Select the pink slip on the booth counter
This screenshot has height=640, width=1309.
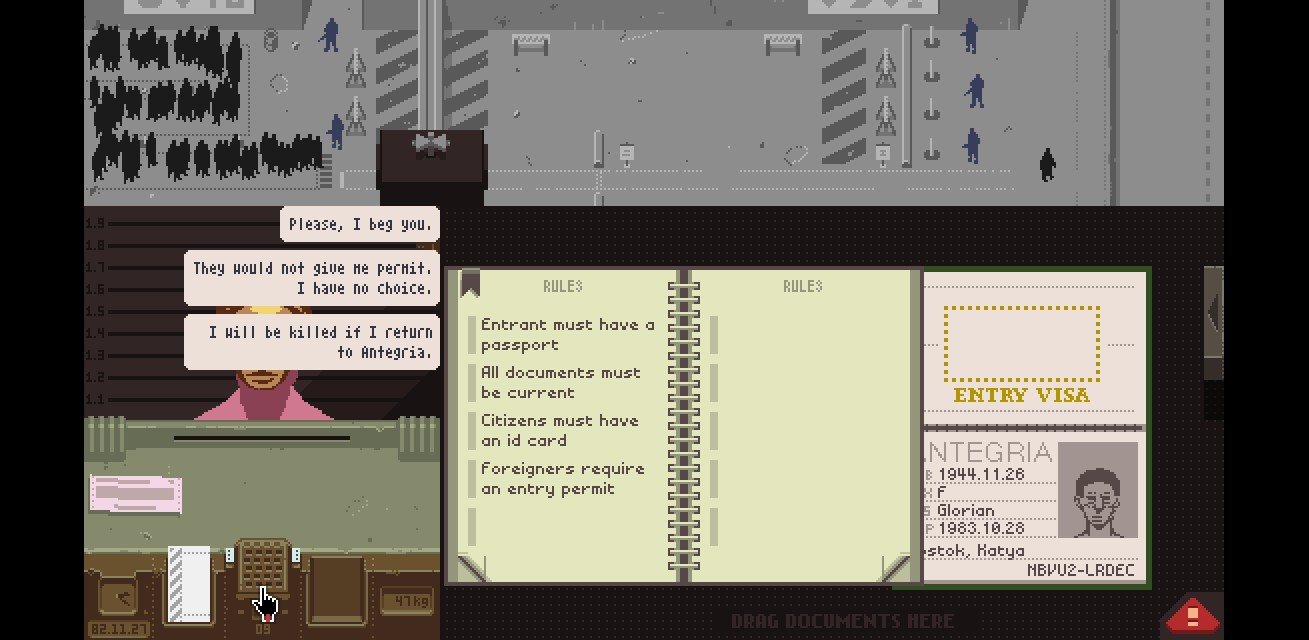[x=136, y=493]
